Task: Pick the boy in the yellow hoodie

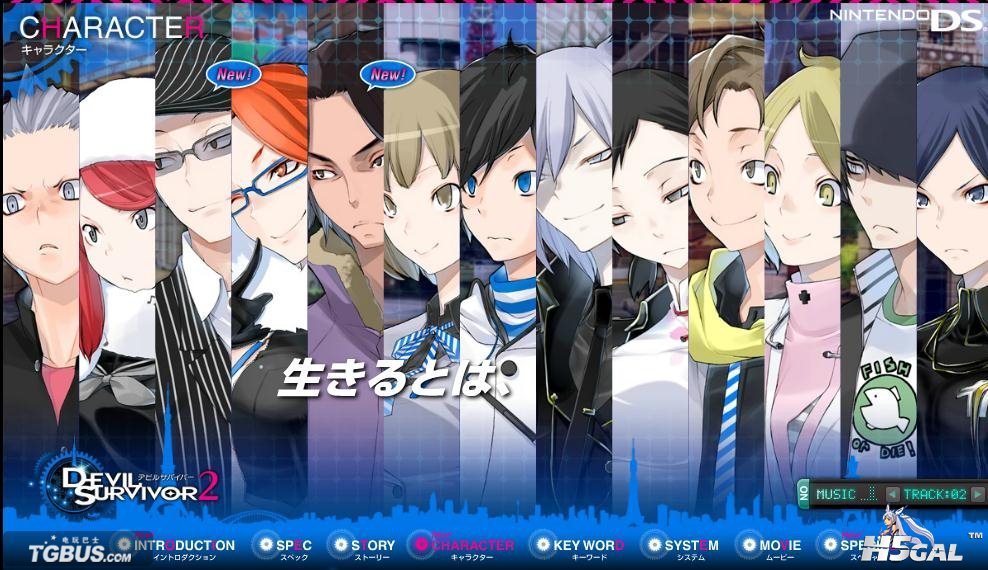Action: point(725,250)
